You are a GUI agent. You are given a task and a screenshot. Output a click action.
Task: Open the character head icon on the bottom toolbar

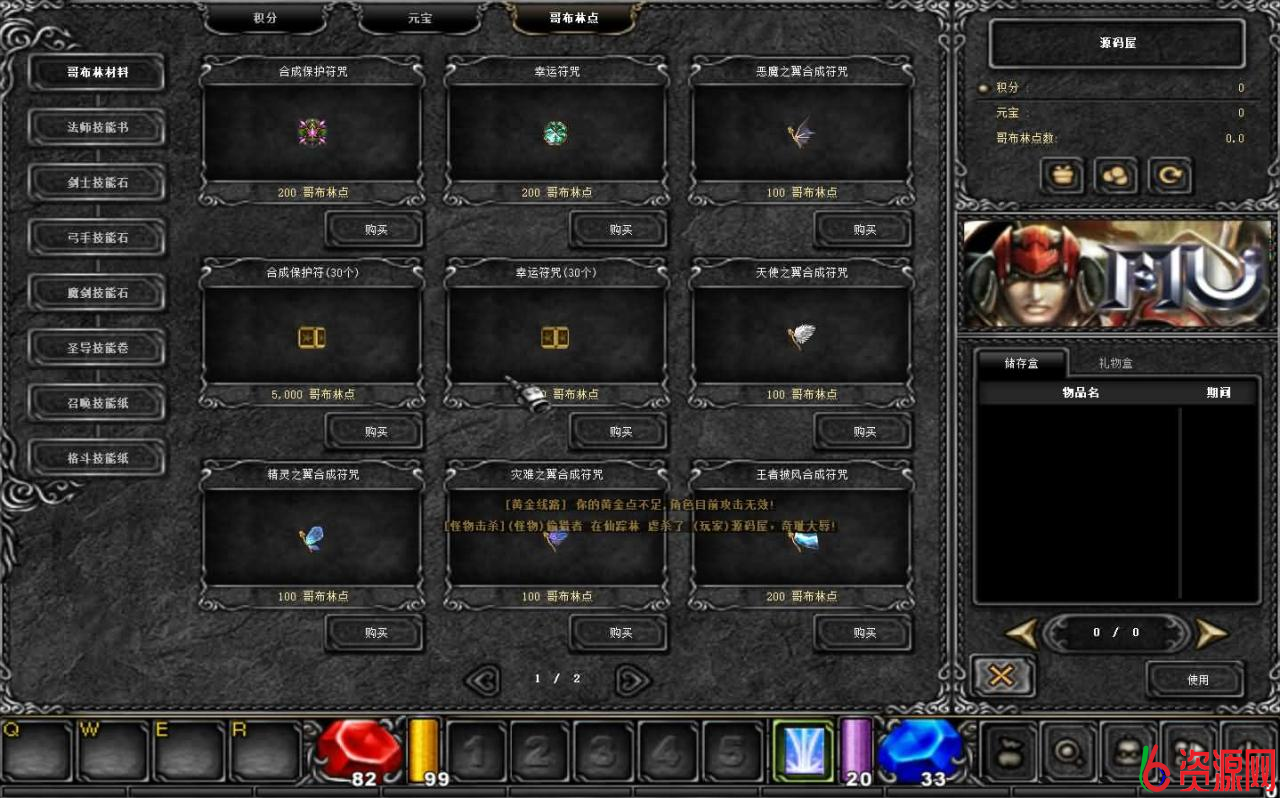[x=1128, y=750]
